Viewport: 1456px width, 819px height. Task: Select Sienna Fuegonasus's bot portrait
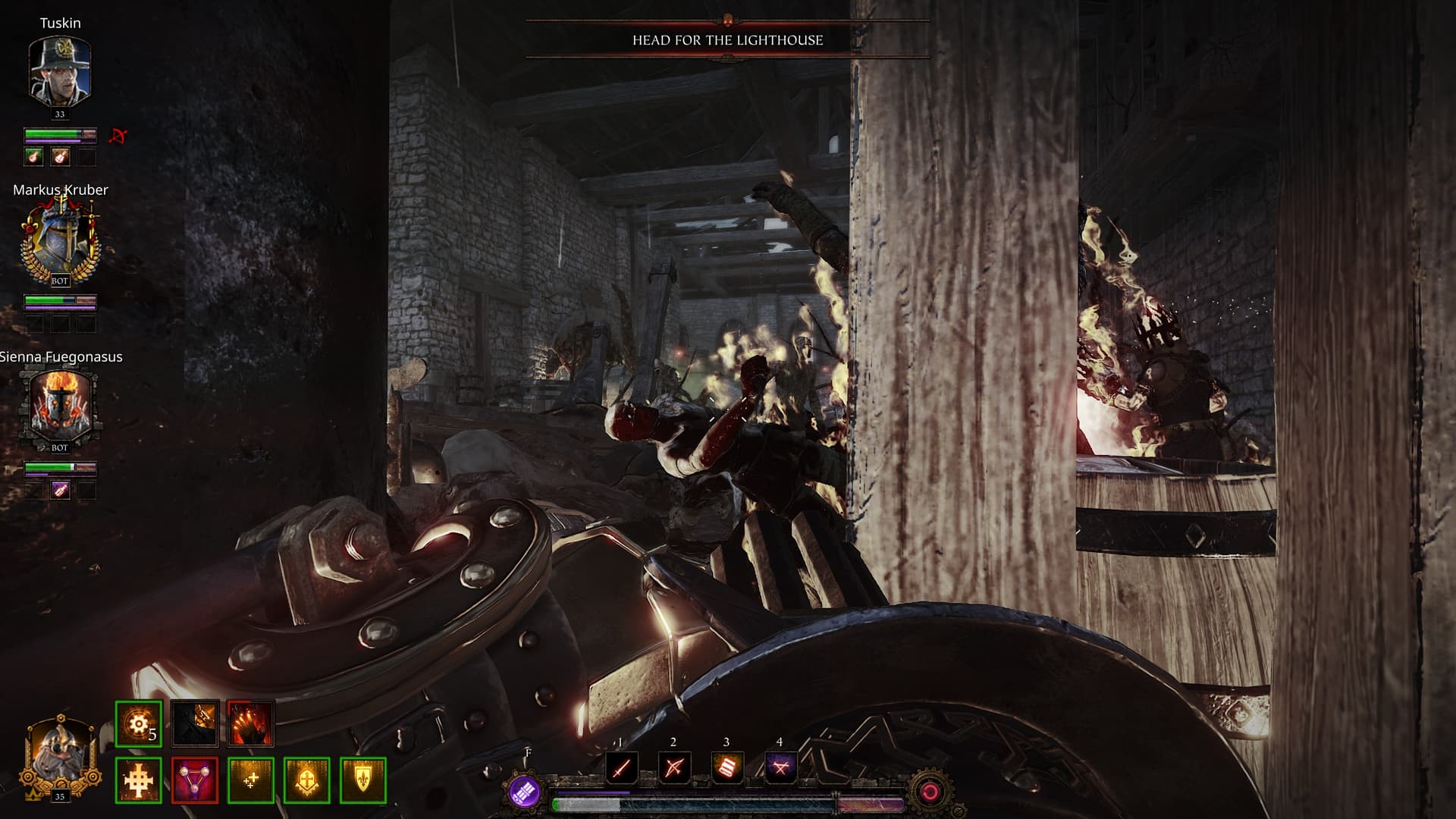[60, 407]
